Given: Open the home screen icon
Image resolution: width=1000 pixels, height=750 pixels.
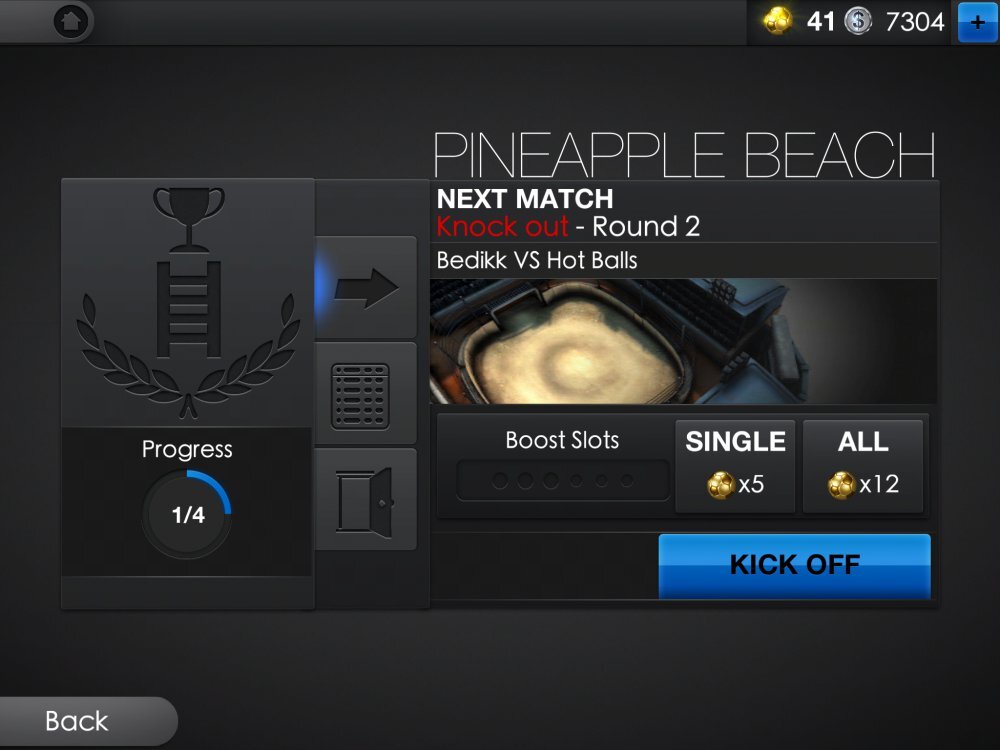Looking at the screenshot, I should coord(71,21).
